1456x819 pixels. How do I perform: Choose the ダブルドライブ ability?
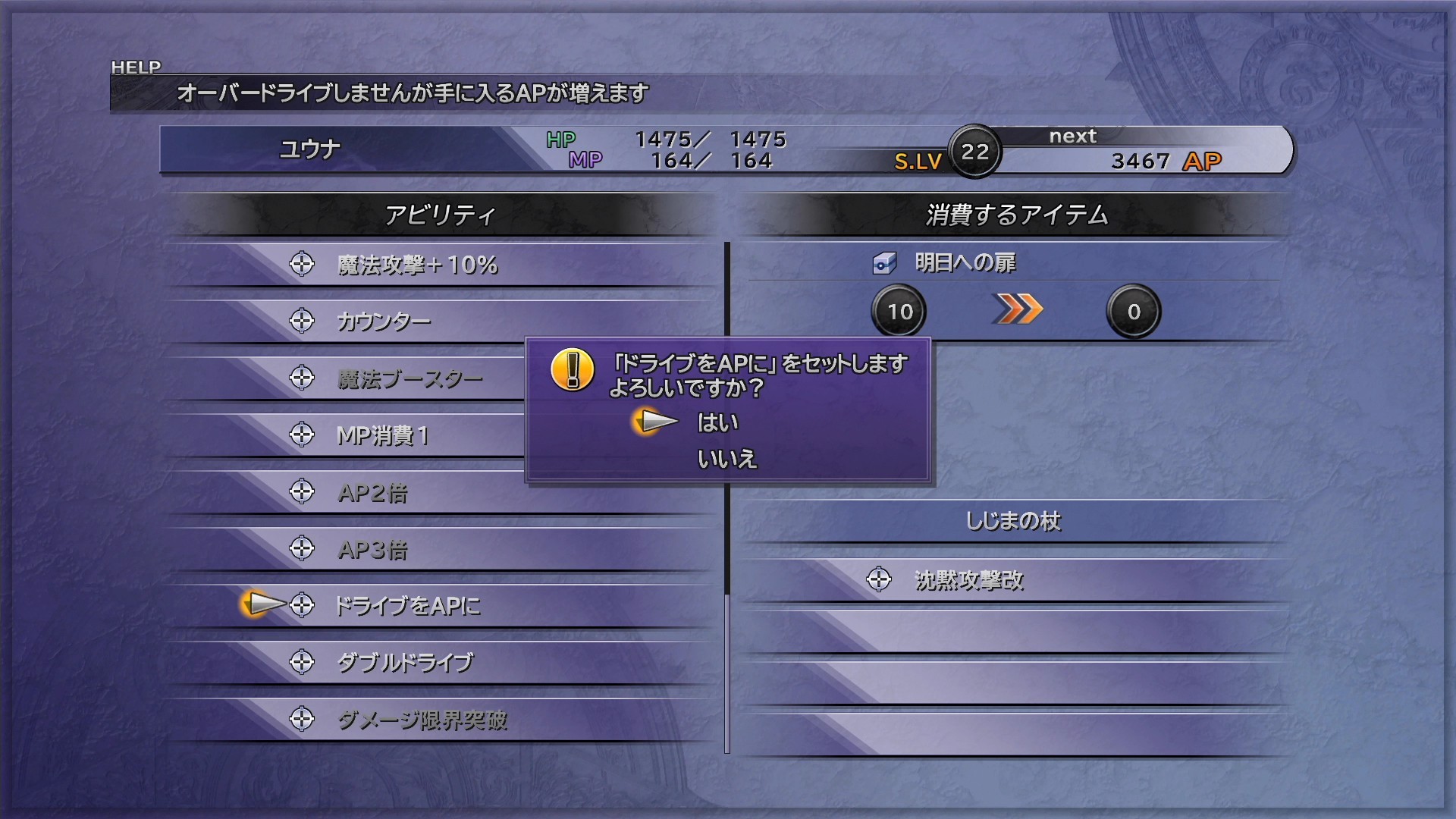405,663
